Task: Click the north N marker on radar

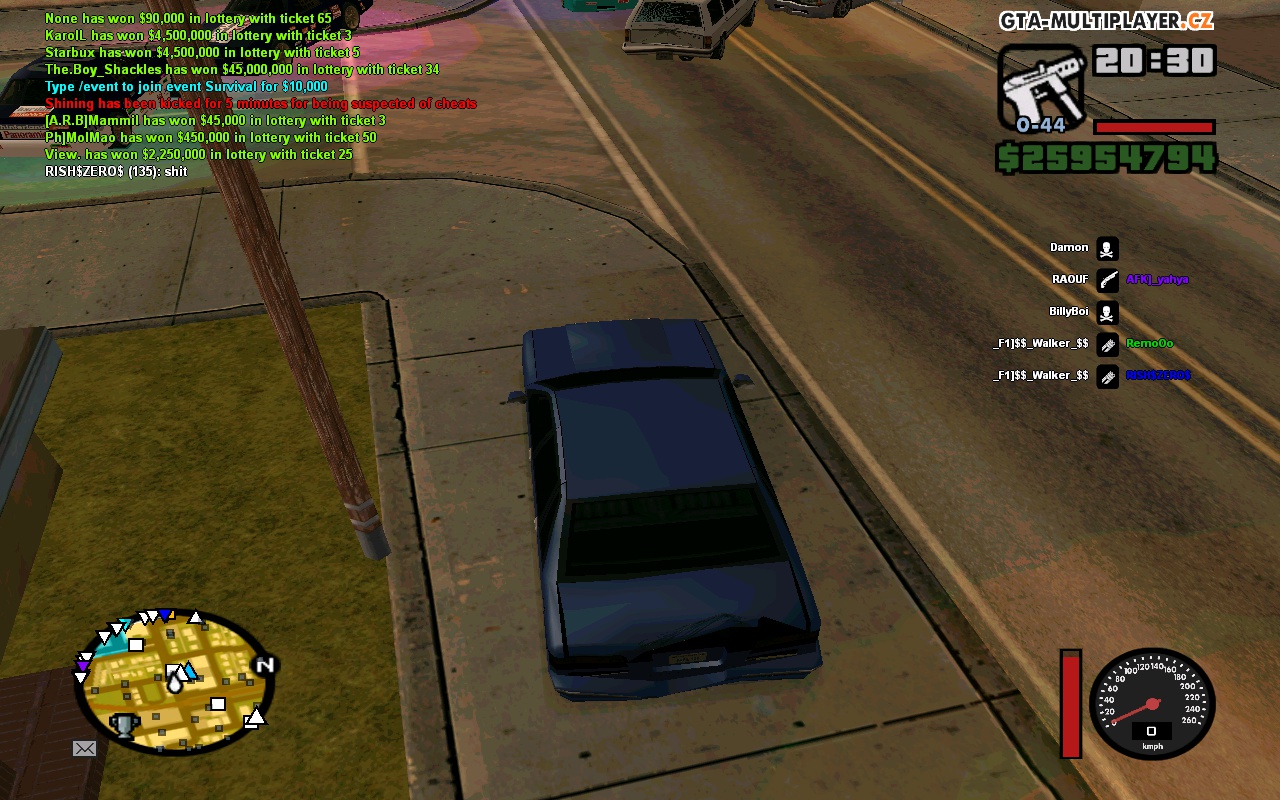Action: (x=265, y=665)
